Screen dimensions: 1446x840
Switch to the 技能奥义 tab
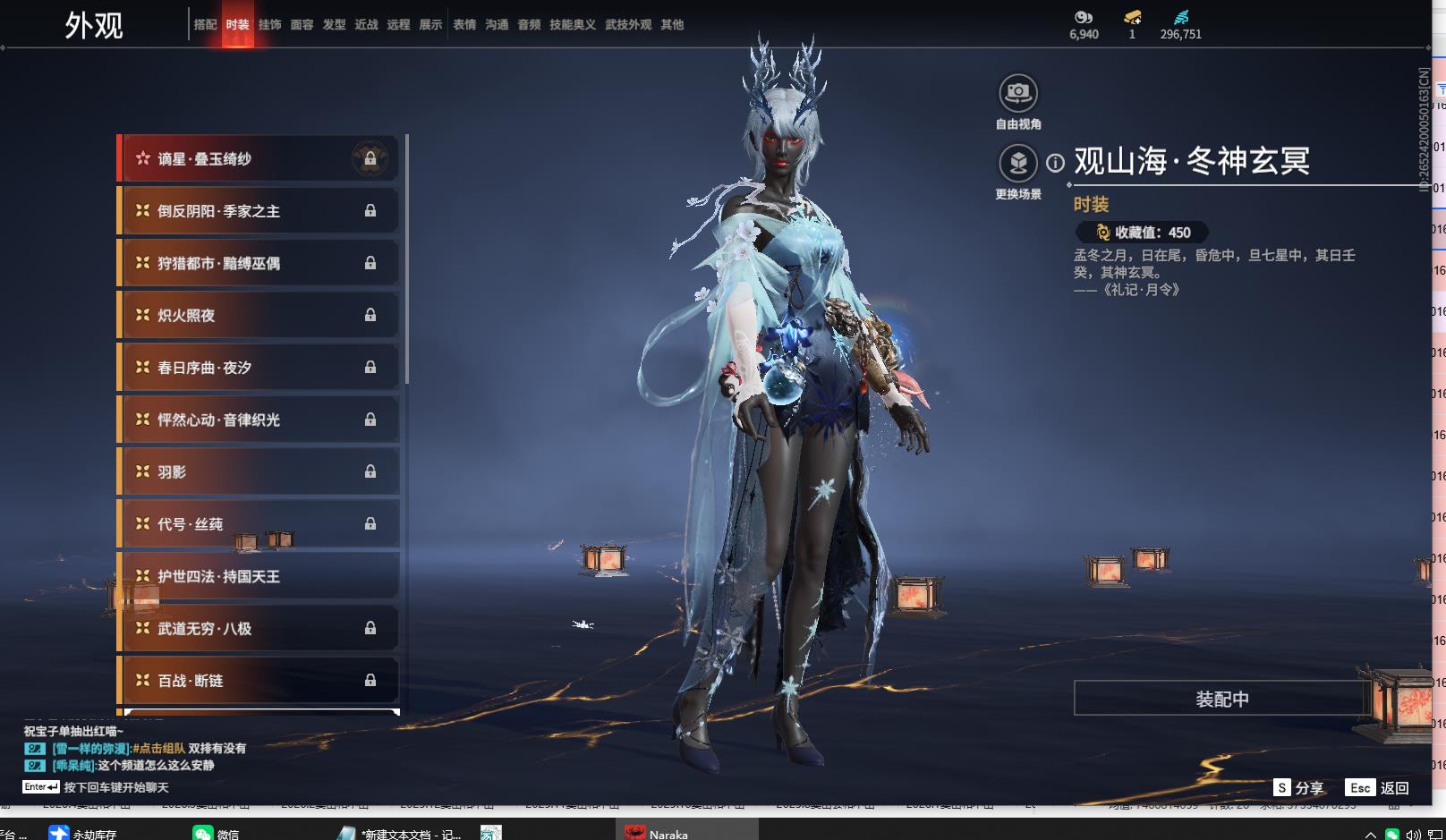[572, 25]
